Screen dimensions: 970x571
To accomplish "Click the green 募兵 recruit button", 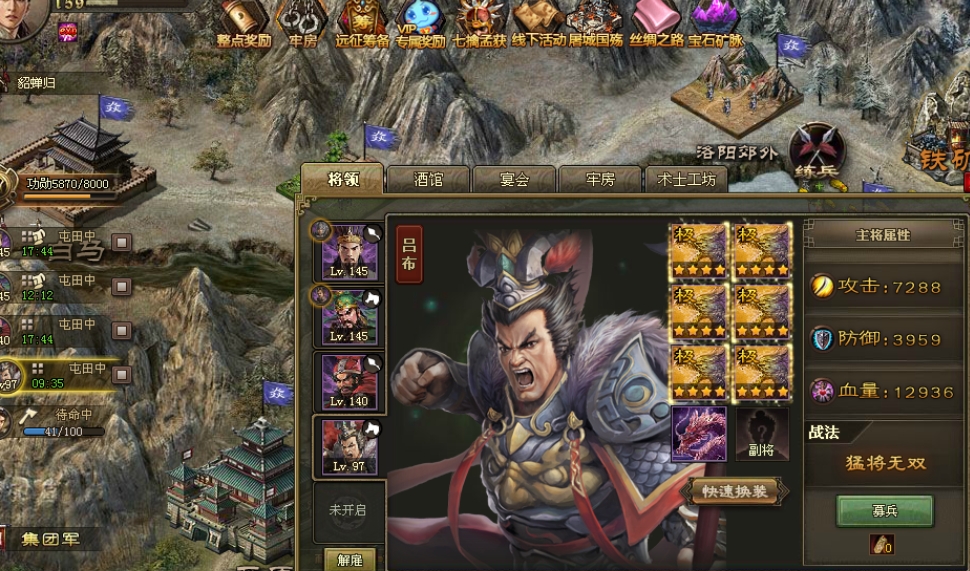I will (x=884, y=510).
